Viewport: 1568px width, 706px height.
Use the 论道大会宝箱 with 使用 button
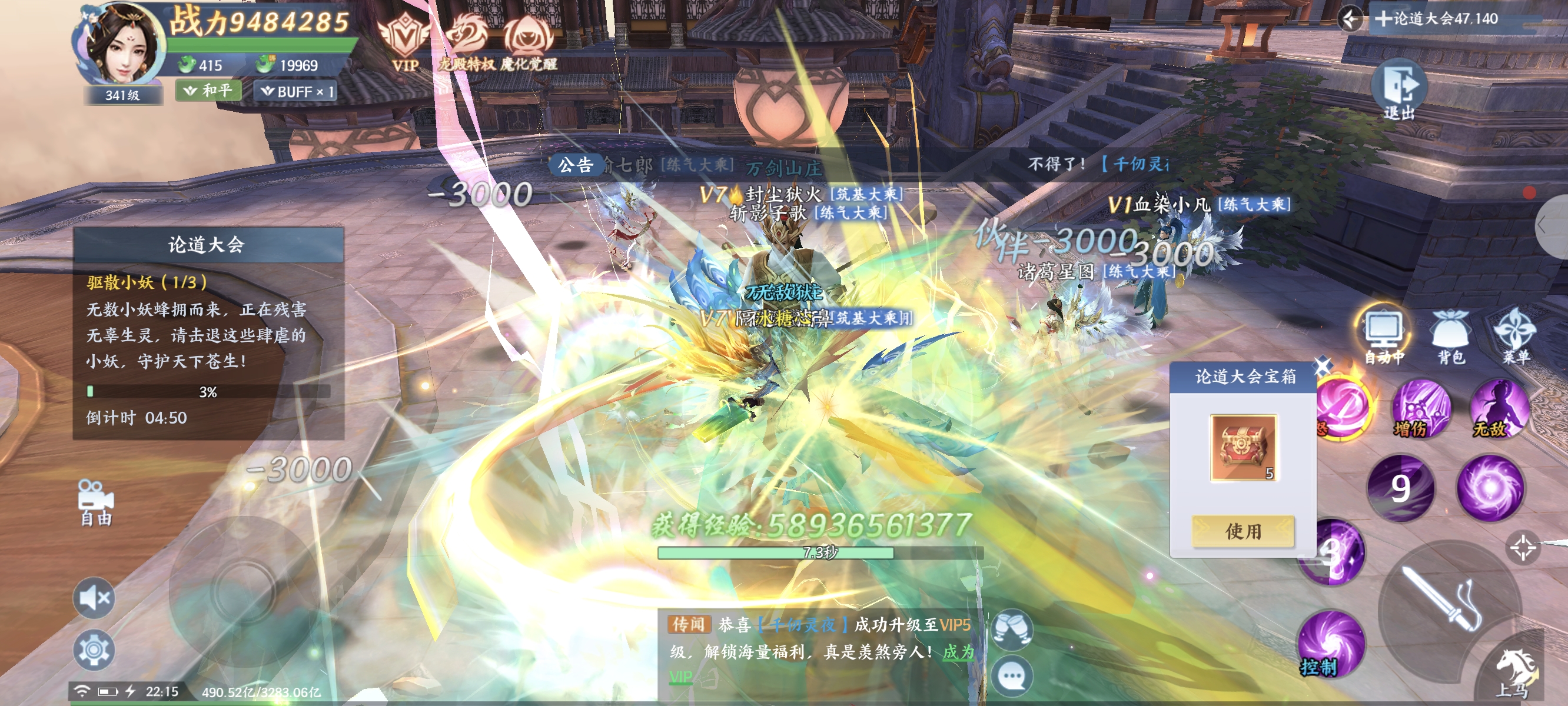point(1243,531)
